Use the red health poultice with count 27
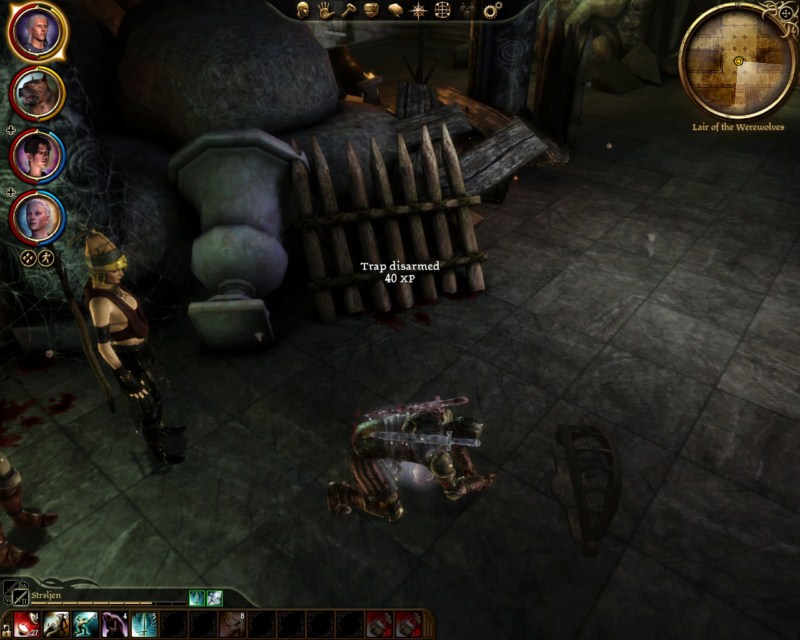This screenshot has height=640, width=800. pos(27,625)
